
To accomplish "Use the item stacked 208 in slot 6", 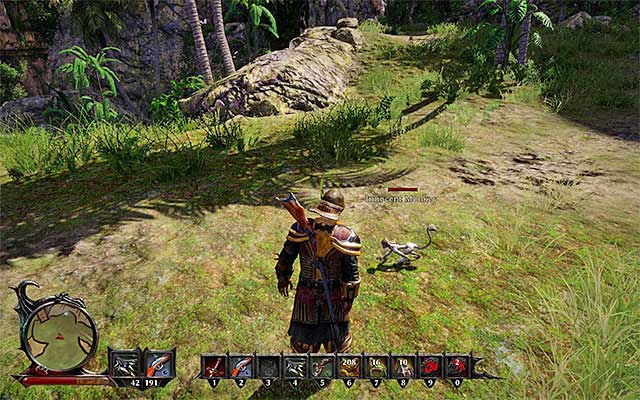I will [x=349, y=367].
